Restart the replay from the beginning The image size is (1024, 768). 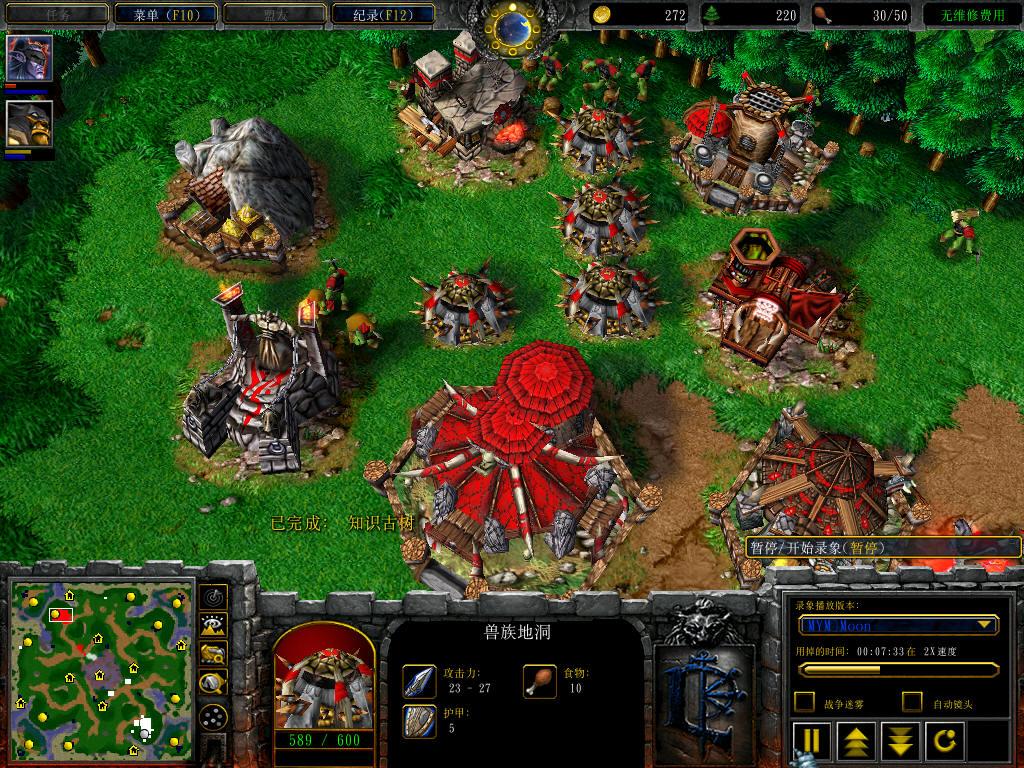click(x=945, y=742)
